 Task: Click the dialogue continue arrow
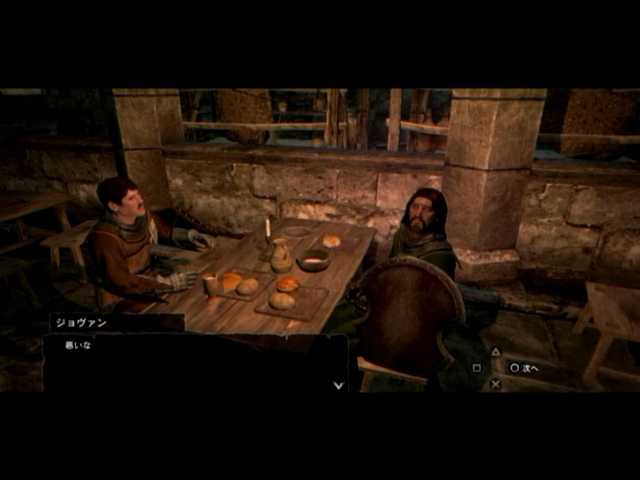[338, 384]
